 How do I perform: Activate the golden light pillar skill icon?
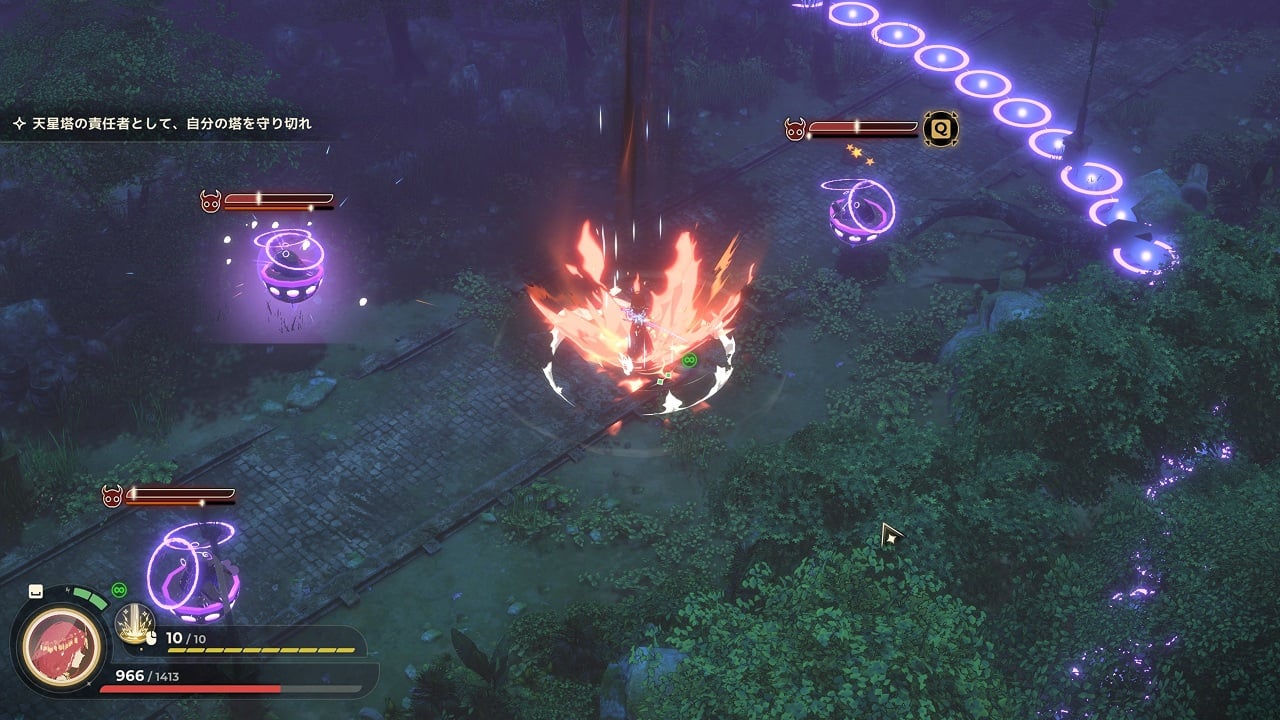134,623
